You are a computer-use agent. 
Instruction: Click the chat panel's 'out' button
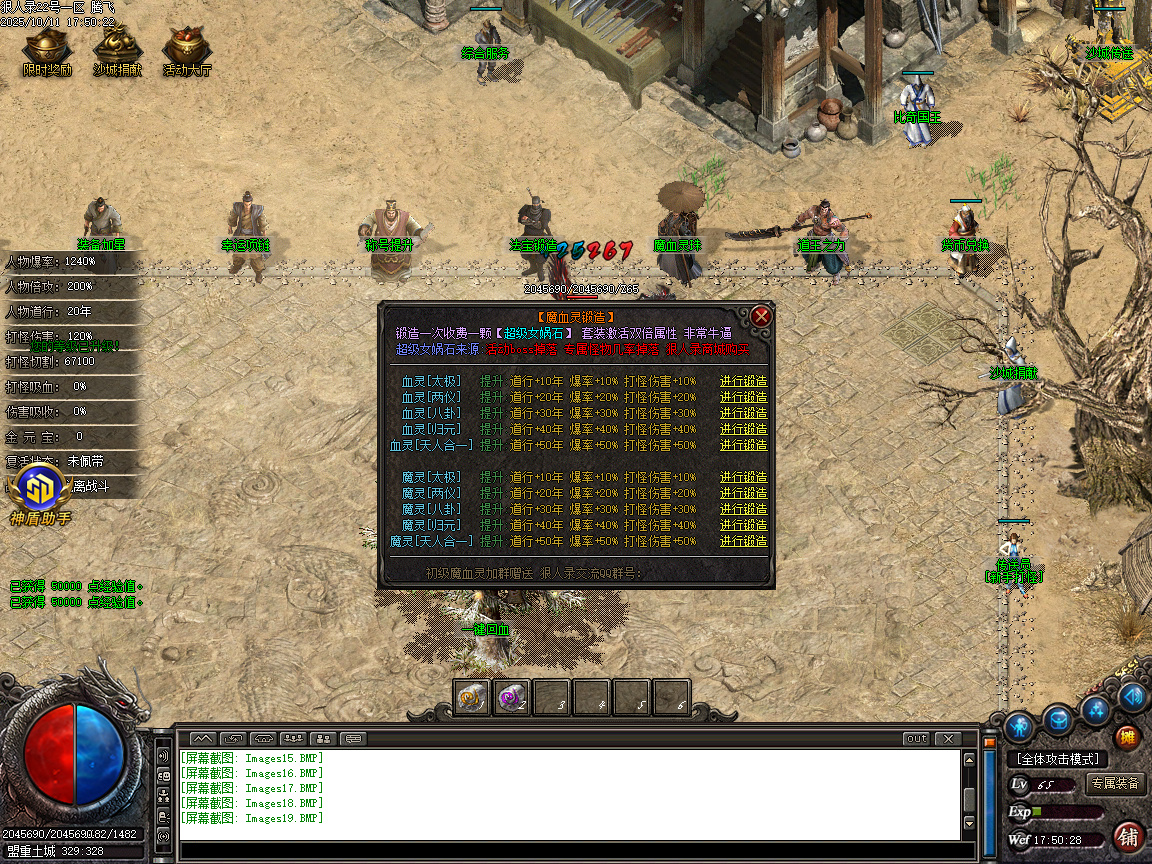(915, 739)
